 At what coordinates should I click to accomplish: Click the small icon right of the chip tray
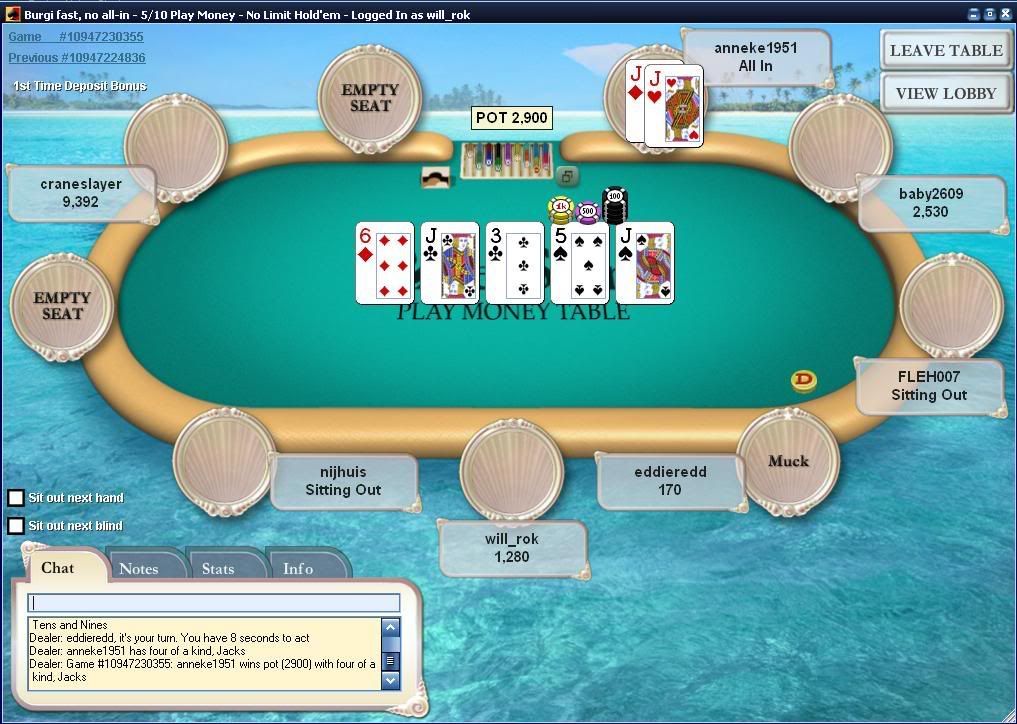coord(566,177)
